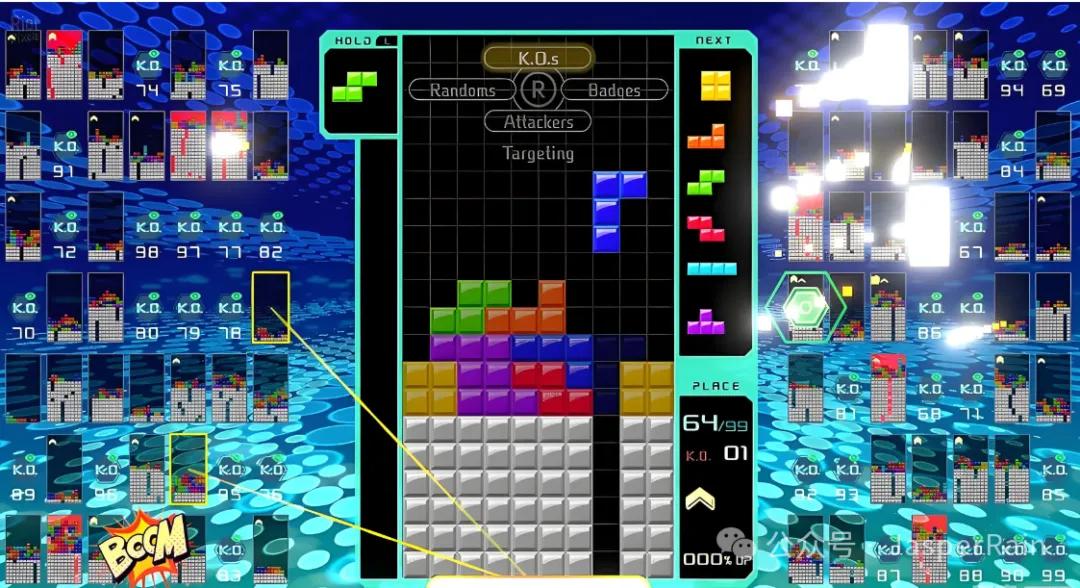Select the K.O.s targeting option
Screen dimensions: 1080x588
538,58
